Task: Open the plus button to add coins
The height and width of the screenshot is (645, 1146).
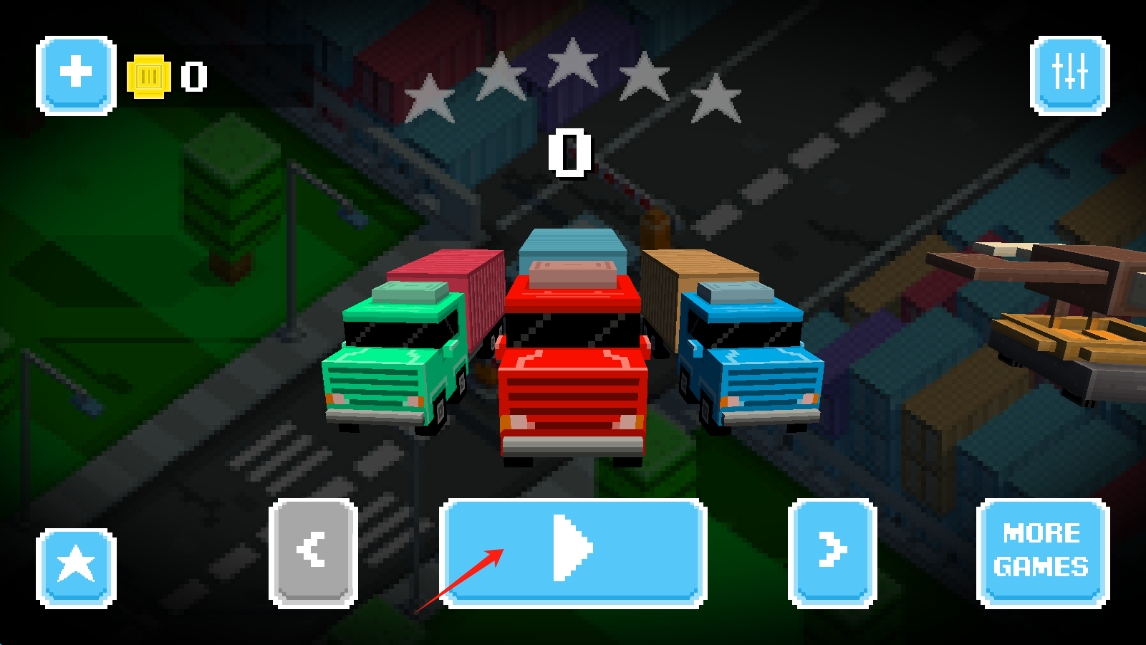Action: pyautogui.click(x=76, y=75)
